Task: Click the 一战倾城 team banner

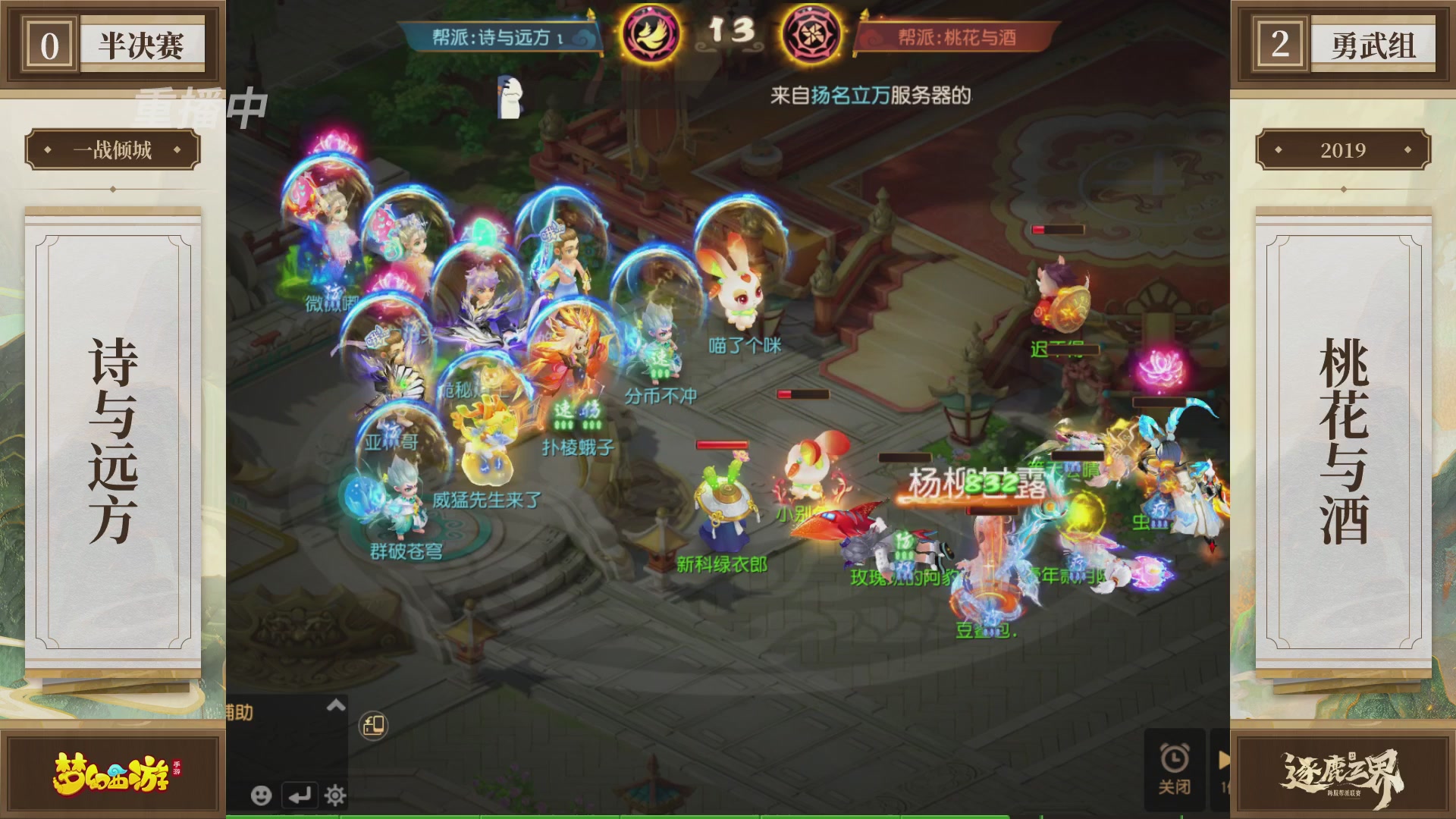Action: [x=114, y=150]
